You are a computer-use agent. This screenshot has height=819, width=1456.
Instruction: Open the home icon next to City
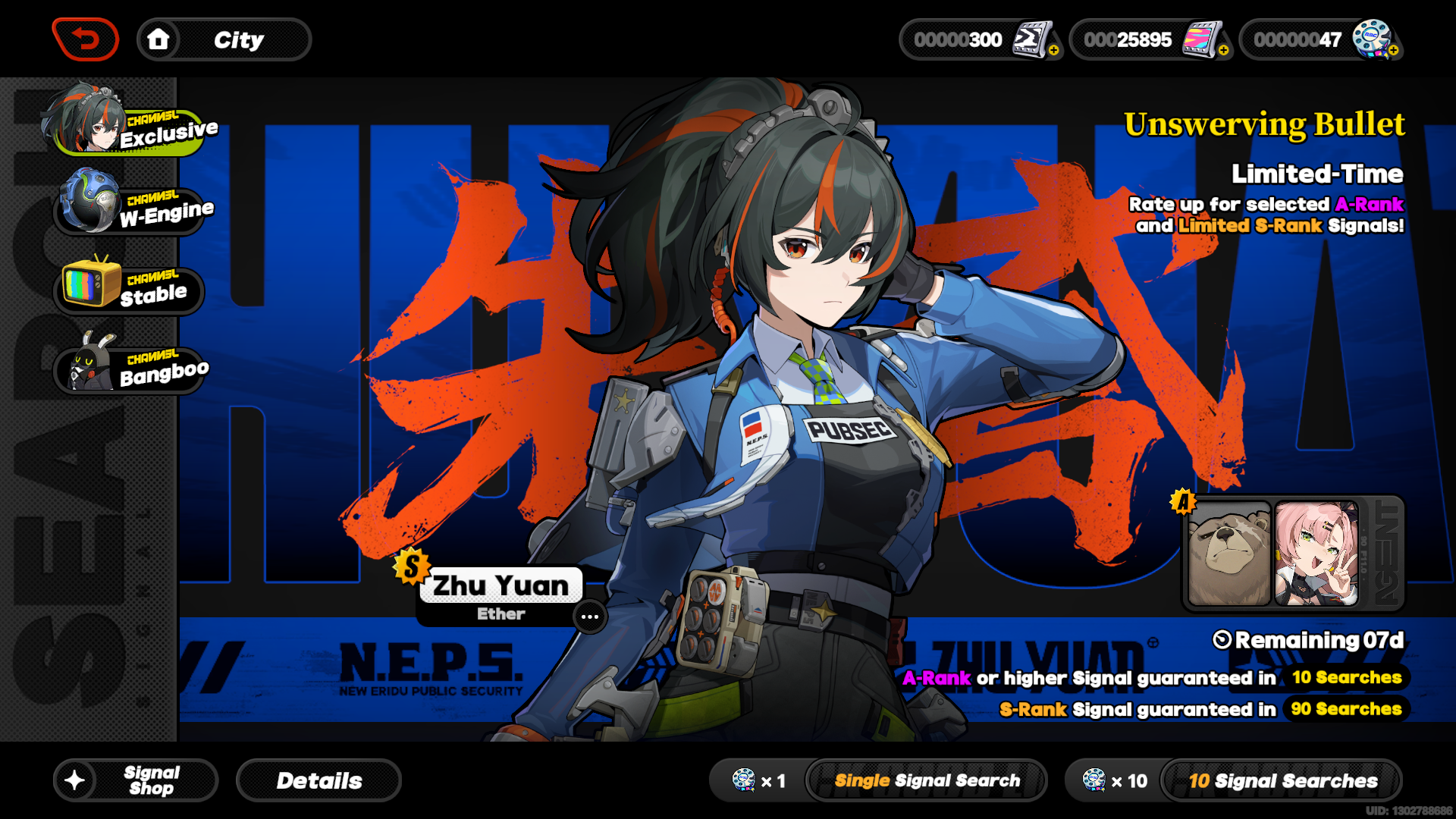[x=158, y=39]
